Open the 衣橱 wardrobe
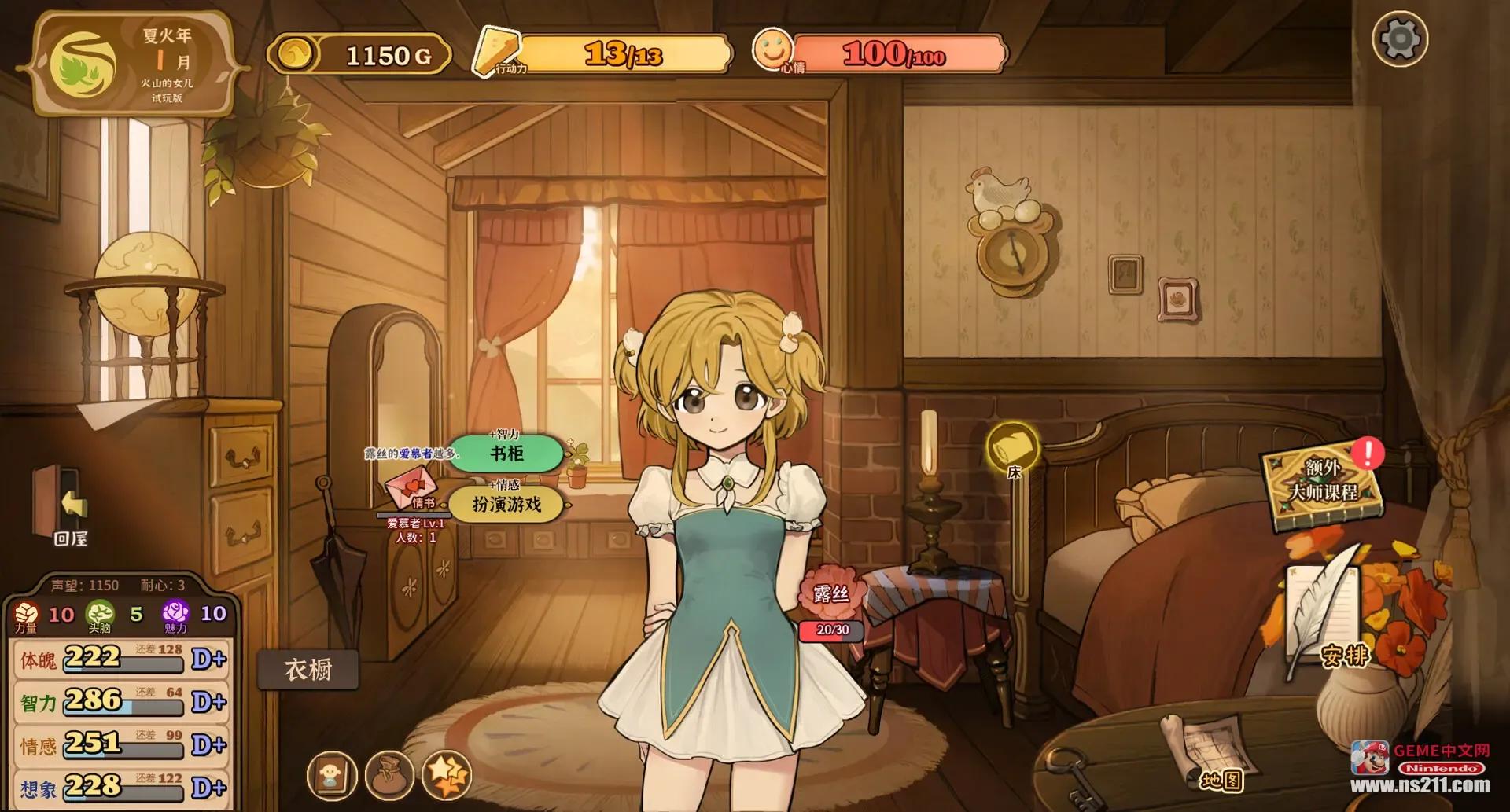Viewport: 1510px width, 812px height. click(308, 670)
